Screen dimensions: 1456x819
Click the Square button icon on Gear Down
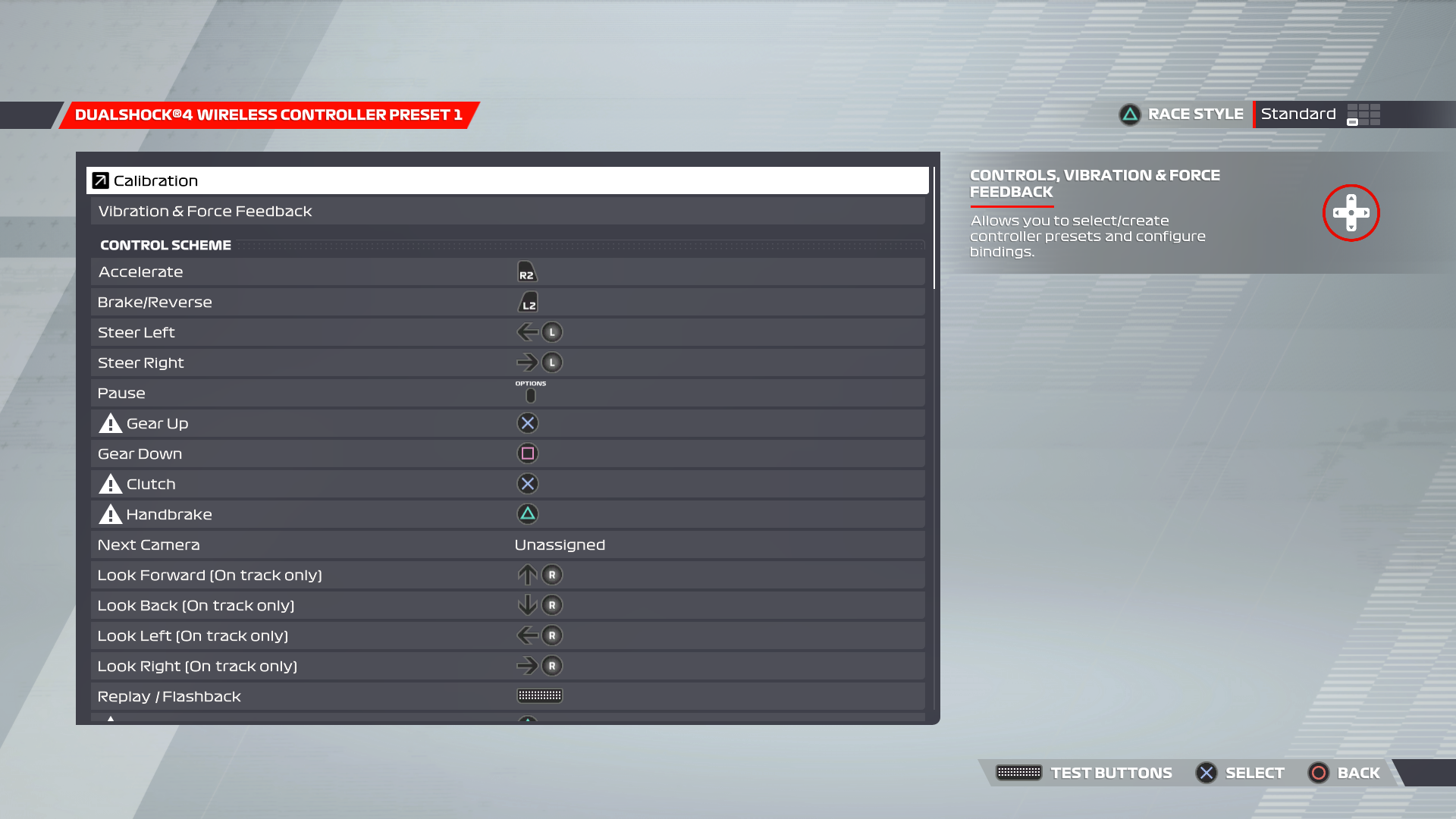click(x=528, y=453)
